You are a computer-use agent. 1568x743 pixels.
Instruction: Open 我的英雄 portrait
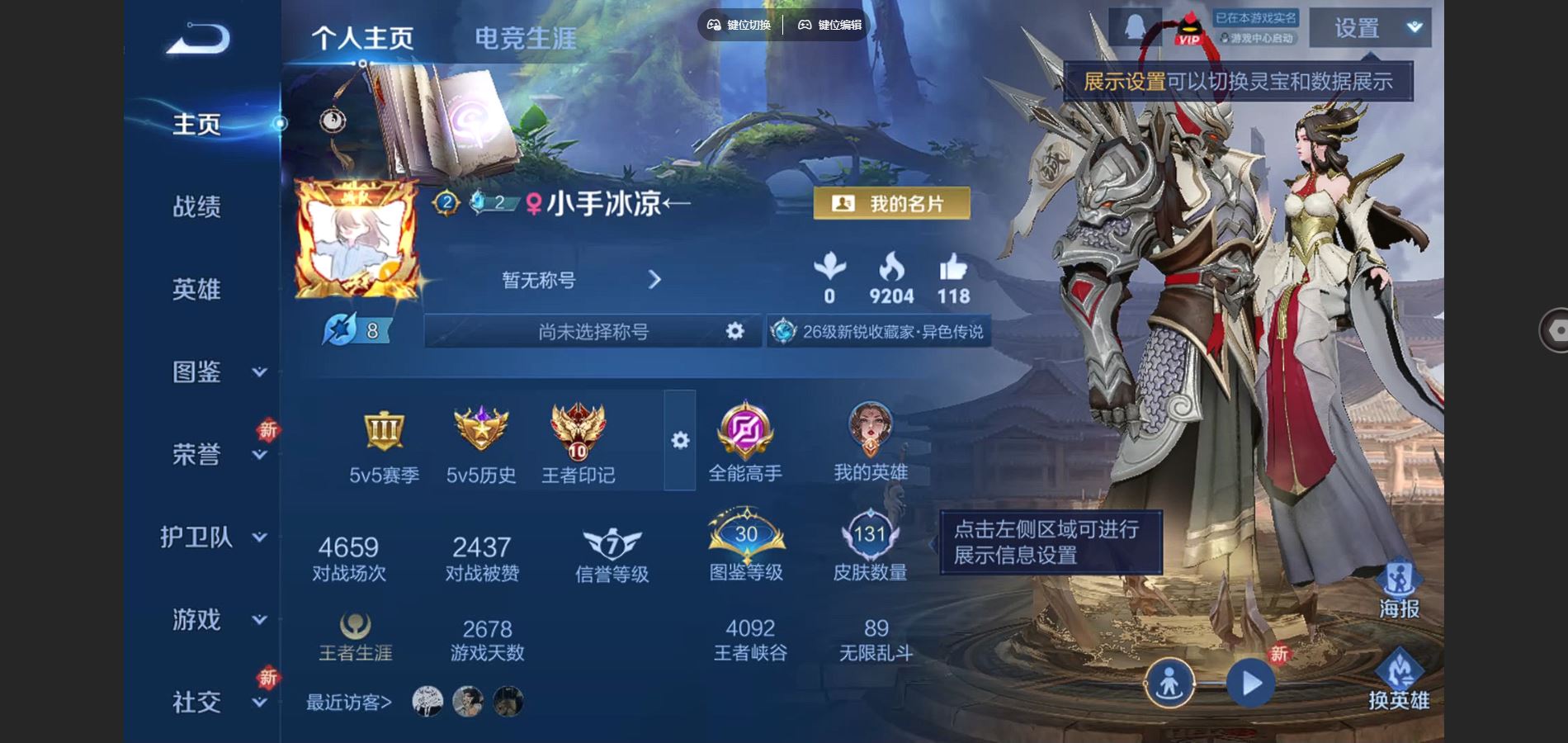[871, 442]
